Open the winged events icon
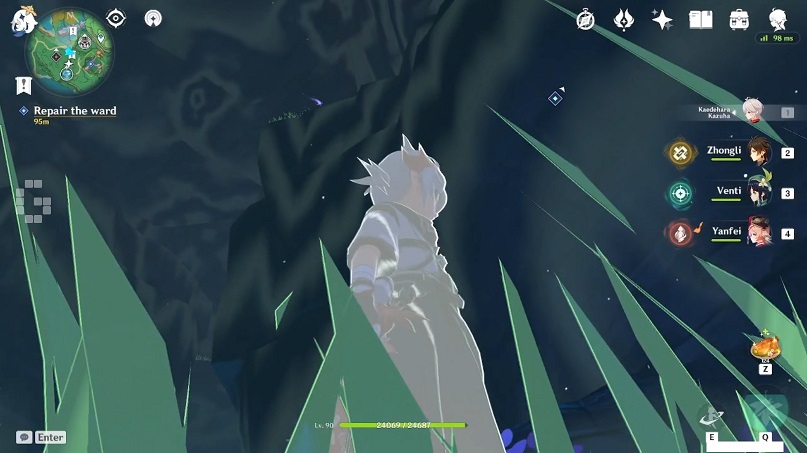Screen dimensions: 807x453 click(623, 19)
